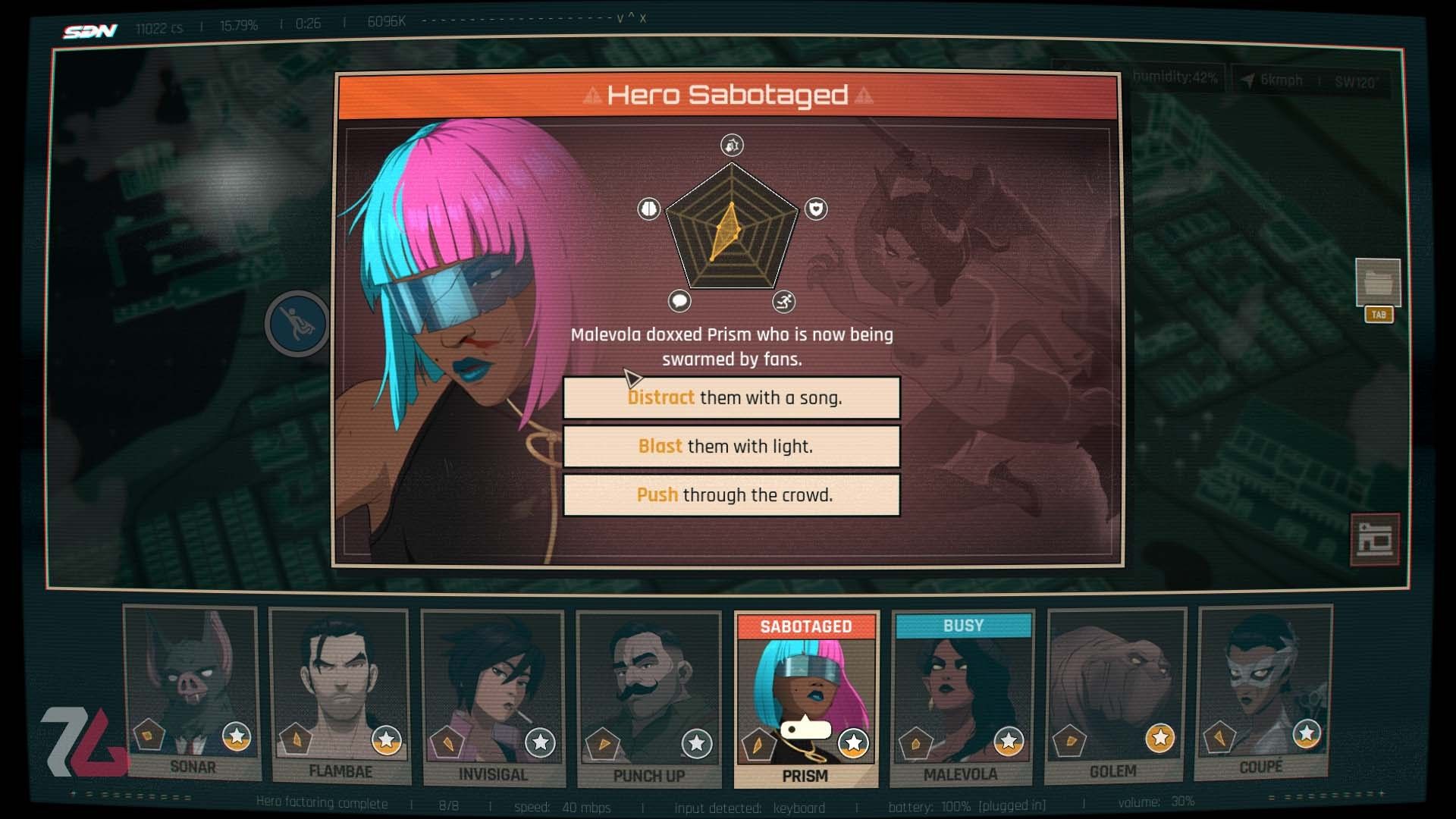Choose the Golem hero card
The image size is (1456, 819).
pyautogui.click(x=1114, y=694)
